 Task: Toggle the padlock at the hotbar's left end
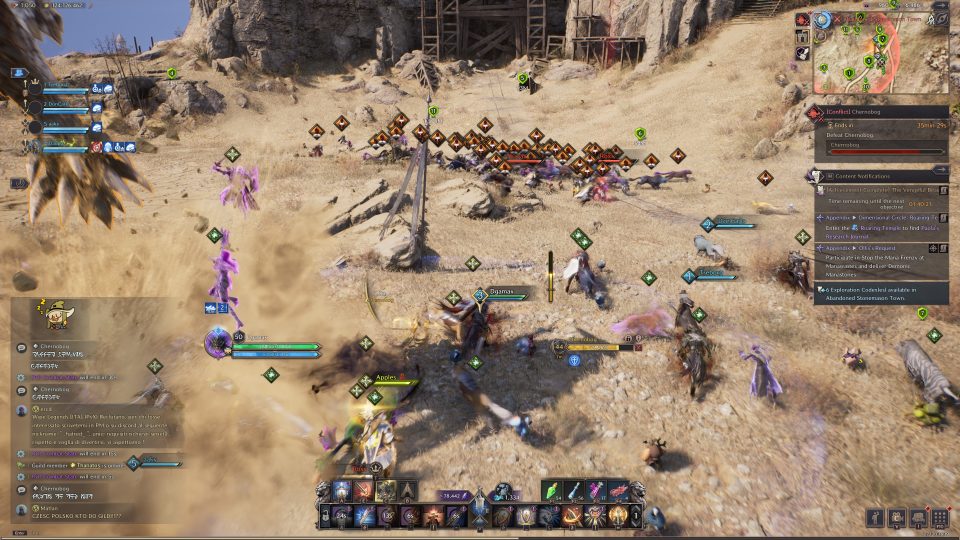[x=326, y=516]
